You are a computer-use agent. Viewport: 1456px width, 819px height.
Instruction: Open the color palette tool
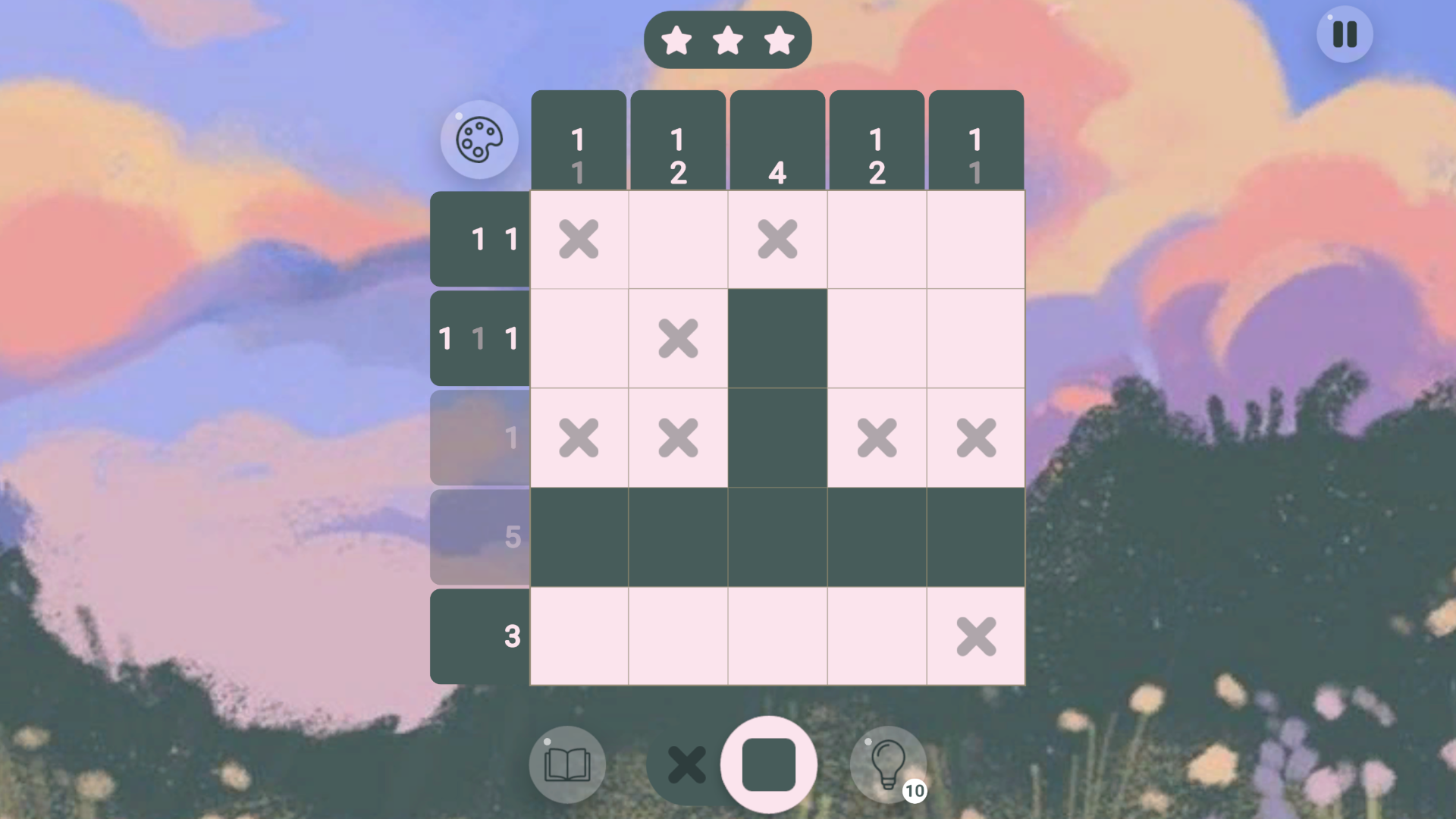point(479,140)
